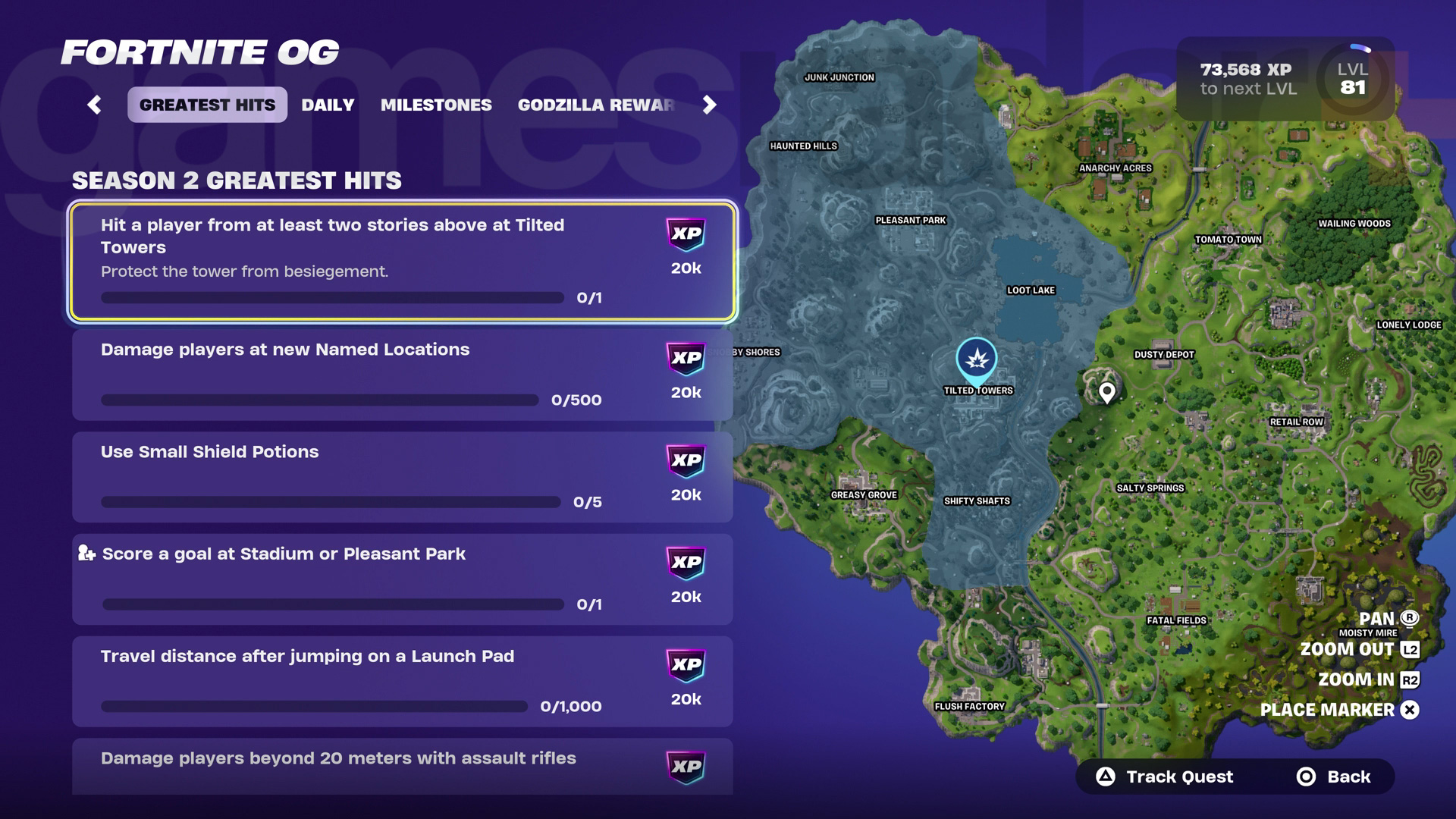This screenshot has height=819, width=1456.
Task: Select the XP icon for Named Locations damage quest
Action: (685, 359)
